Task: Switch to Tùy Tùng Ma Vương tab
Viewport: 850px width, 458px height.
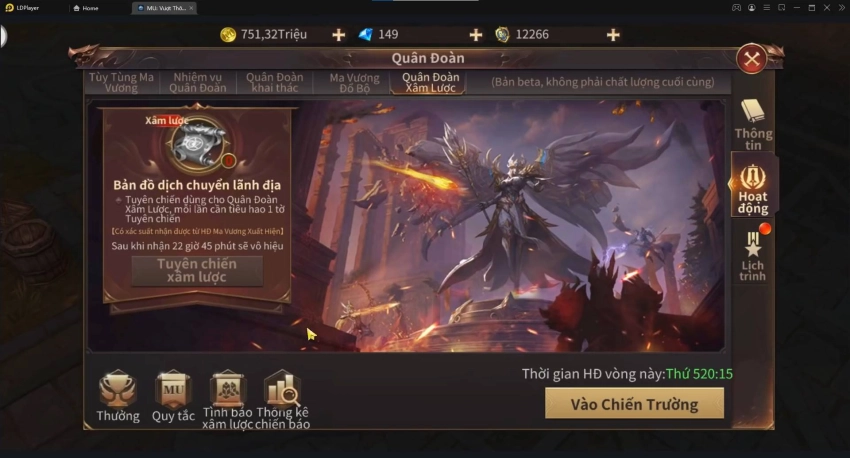Action: click(121, 82)
